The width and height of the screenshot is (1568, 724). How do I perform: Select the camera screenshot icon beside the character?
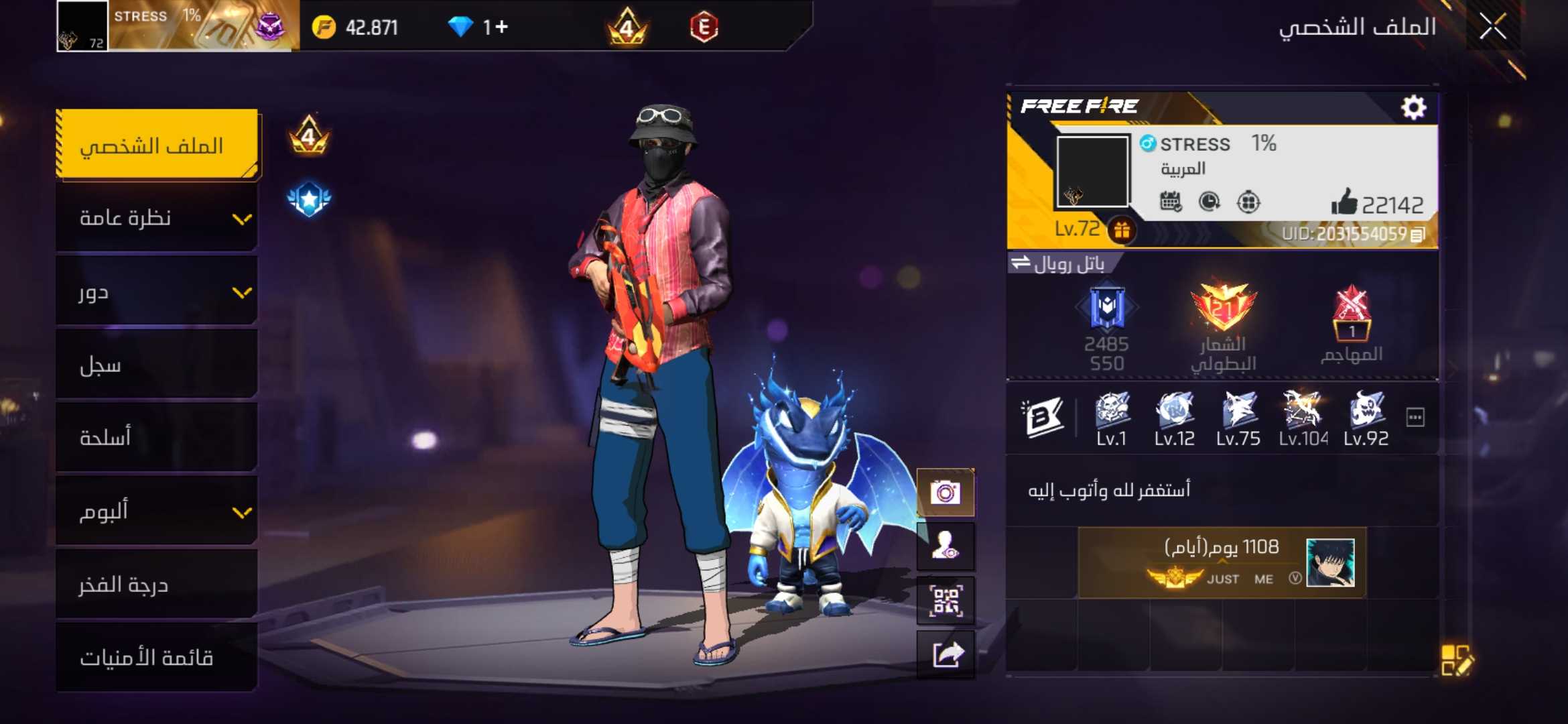tap(945, 491)
